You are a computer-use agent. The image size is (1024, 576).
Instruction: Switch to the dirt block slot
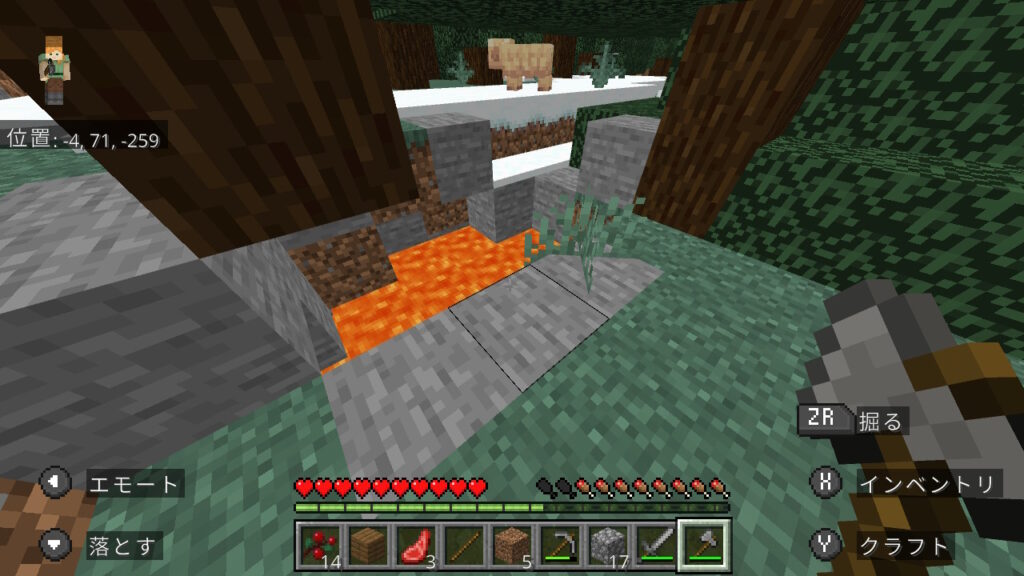(510, 545)
